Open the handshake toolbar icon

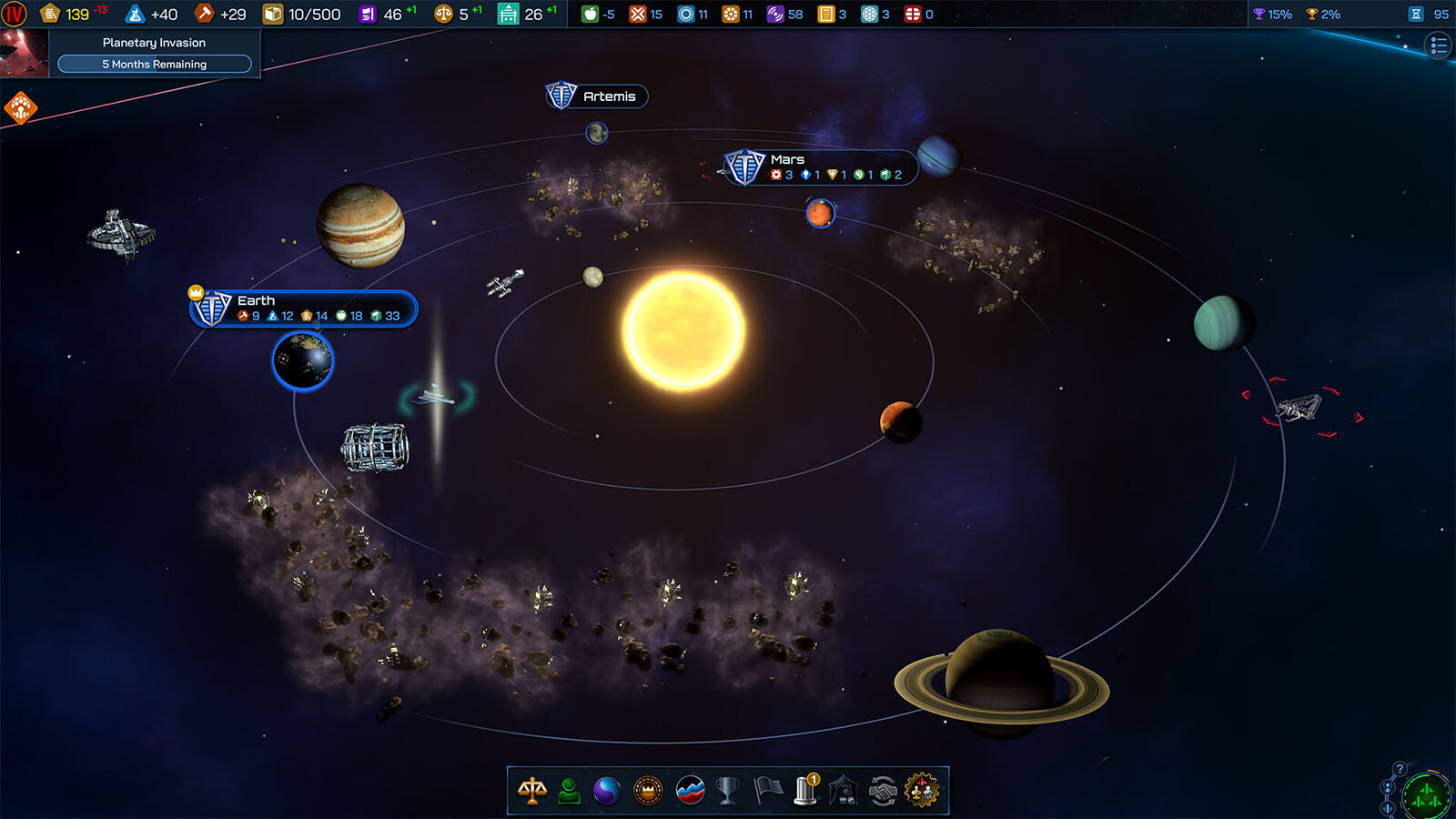[882, 791]
